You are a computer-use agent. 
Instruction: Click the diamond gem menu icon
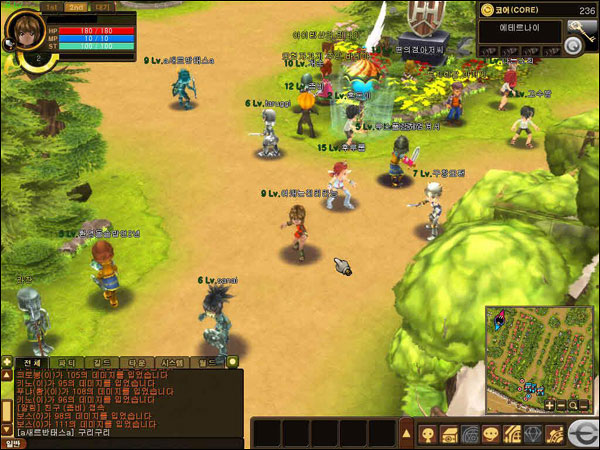tap(531, 434)
